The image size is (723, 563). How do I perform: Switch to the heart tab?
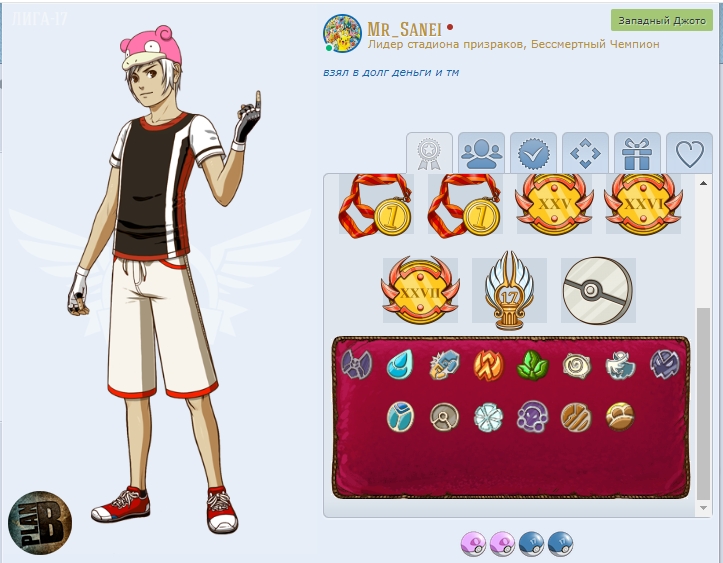coord(689,153)
